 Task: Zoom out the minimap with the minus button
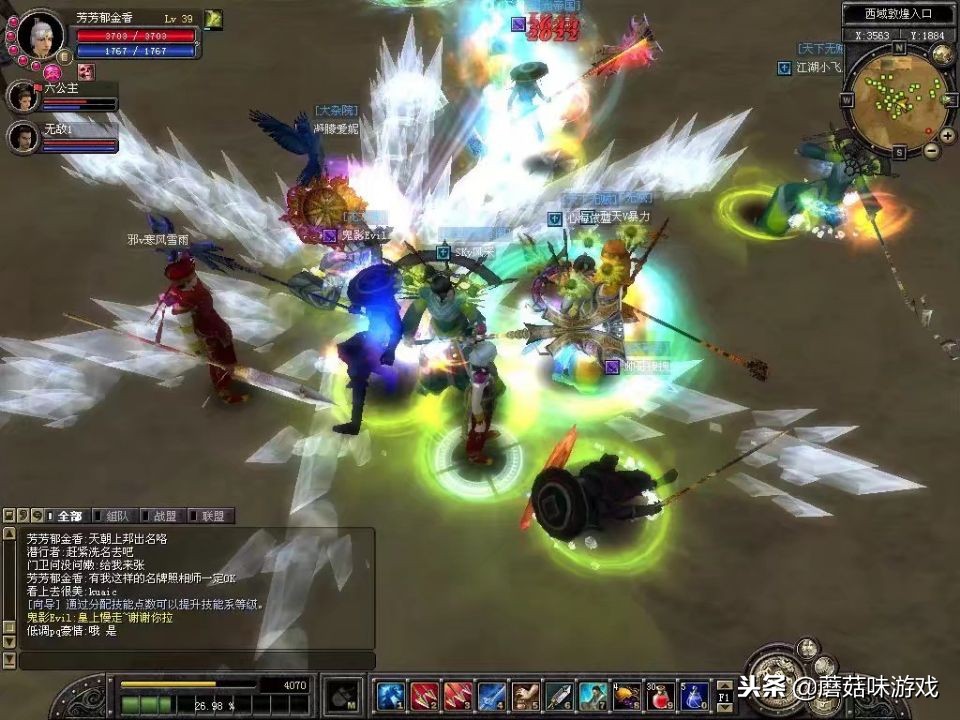[x=930, y=151]
